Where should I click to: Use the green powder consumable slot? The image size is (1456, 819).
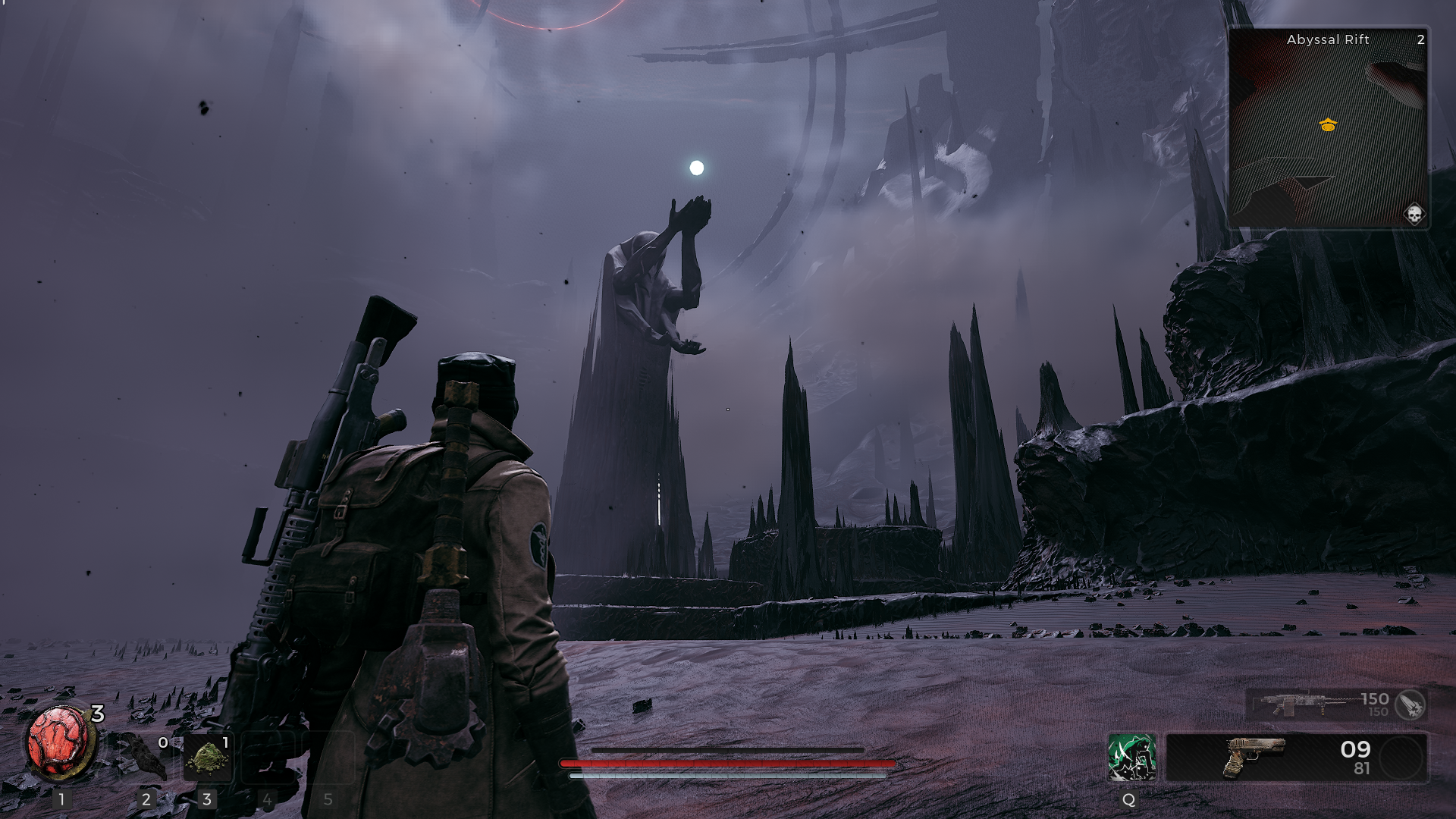208,758
